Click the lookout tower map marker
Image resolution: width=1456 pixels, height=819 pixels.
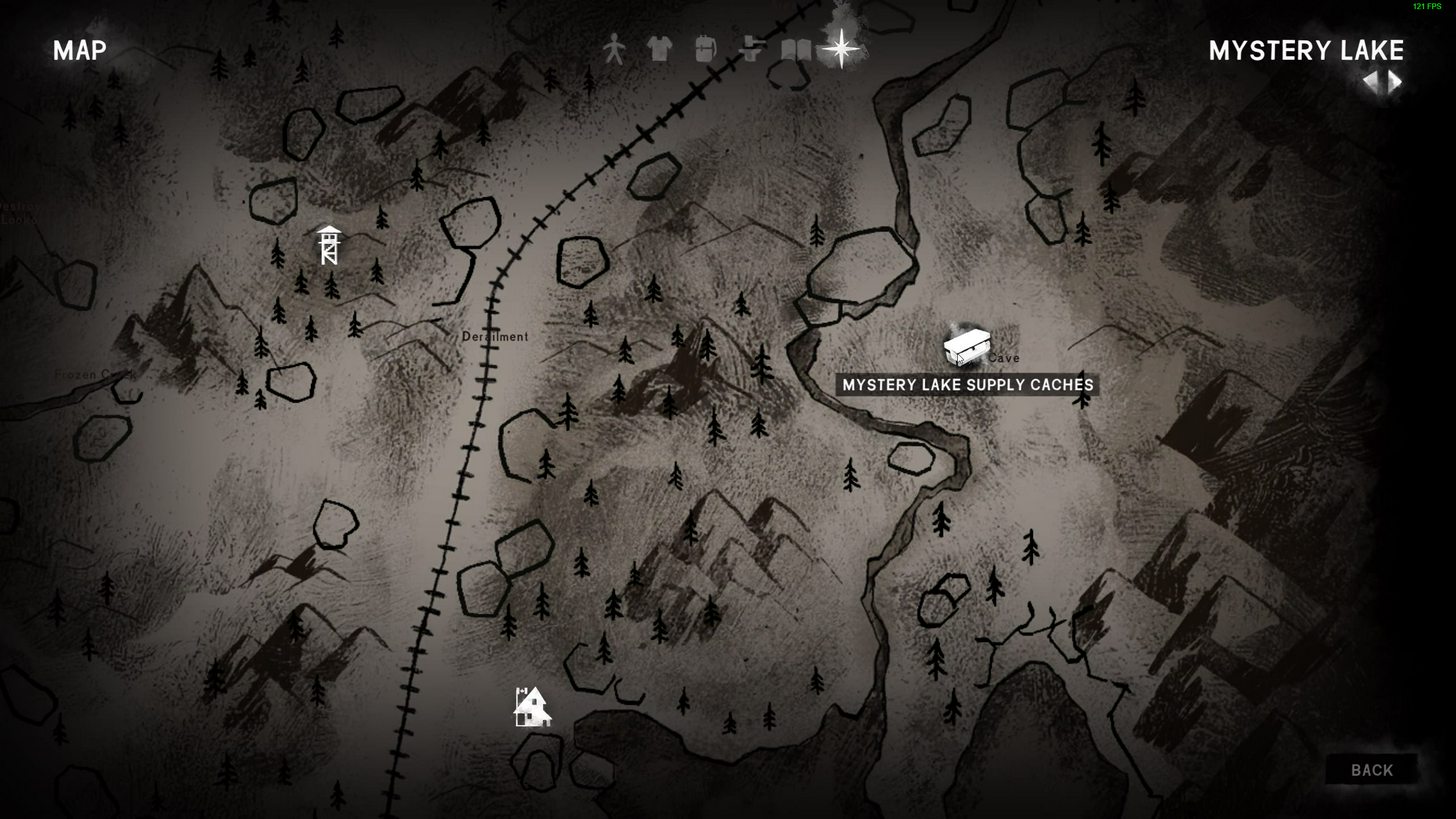pos(328,245)
